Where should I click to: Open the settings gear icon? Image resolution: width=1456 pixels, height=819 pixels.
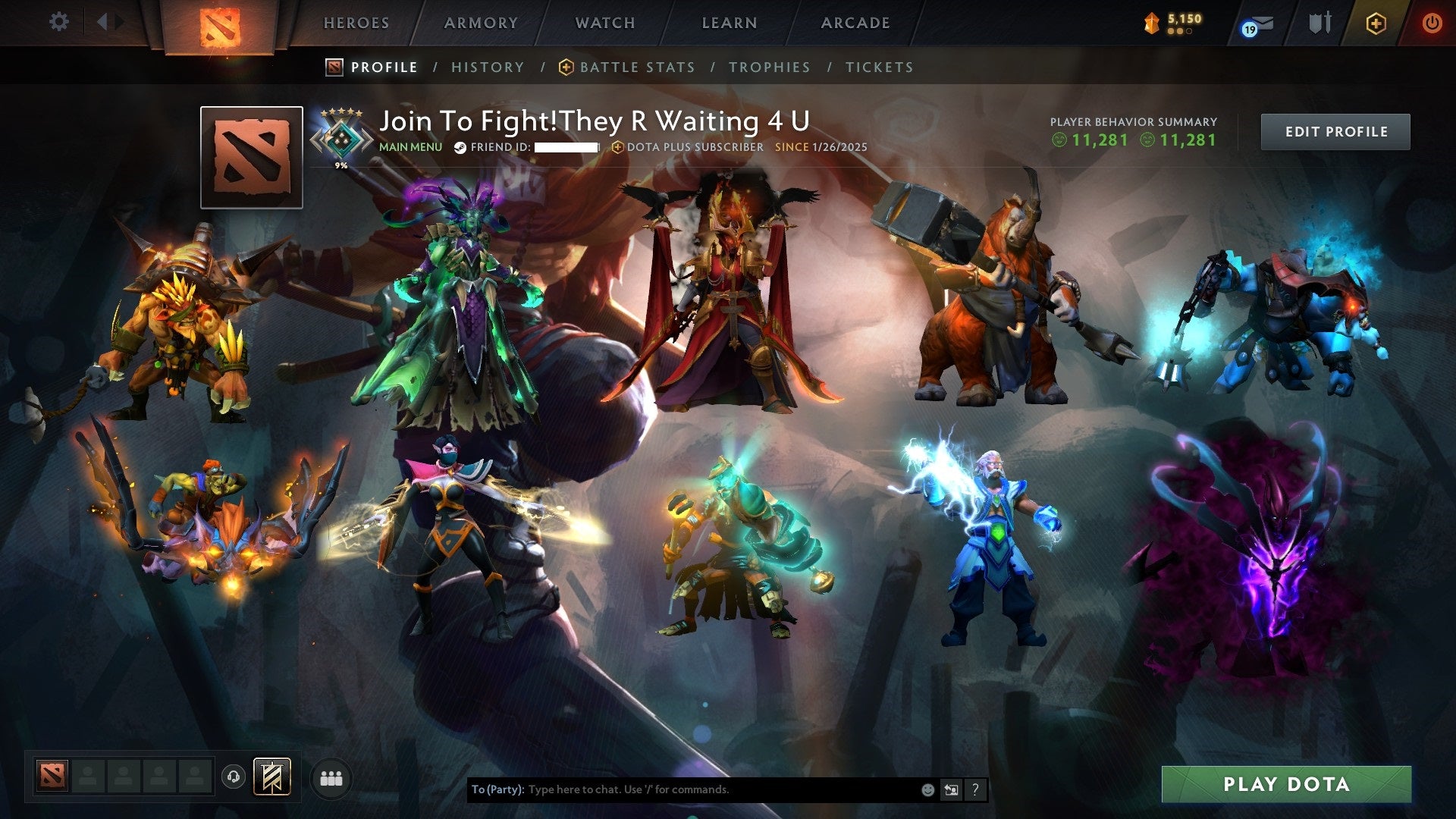[x=59, y=21]
